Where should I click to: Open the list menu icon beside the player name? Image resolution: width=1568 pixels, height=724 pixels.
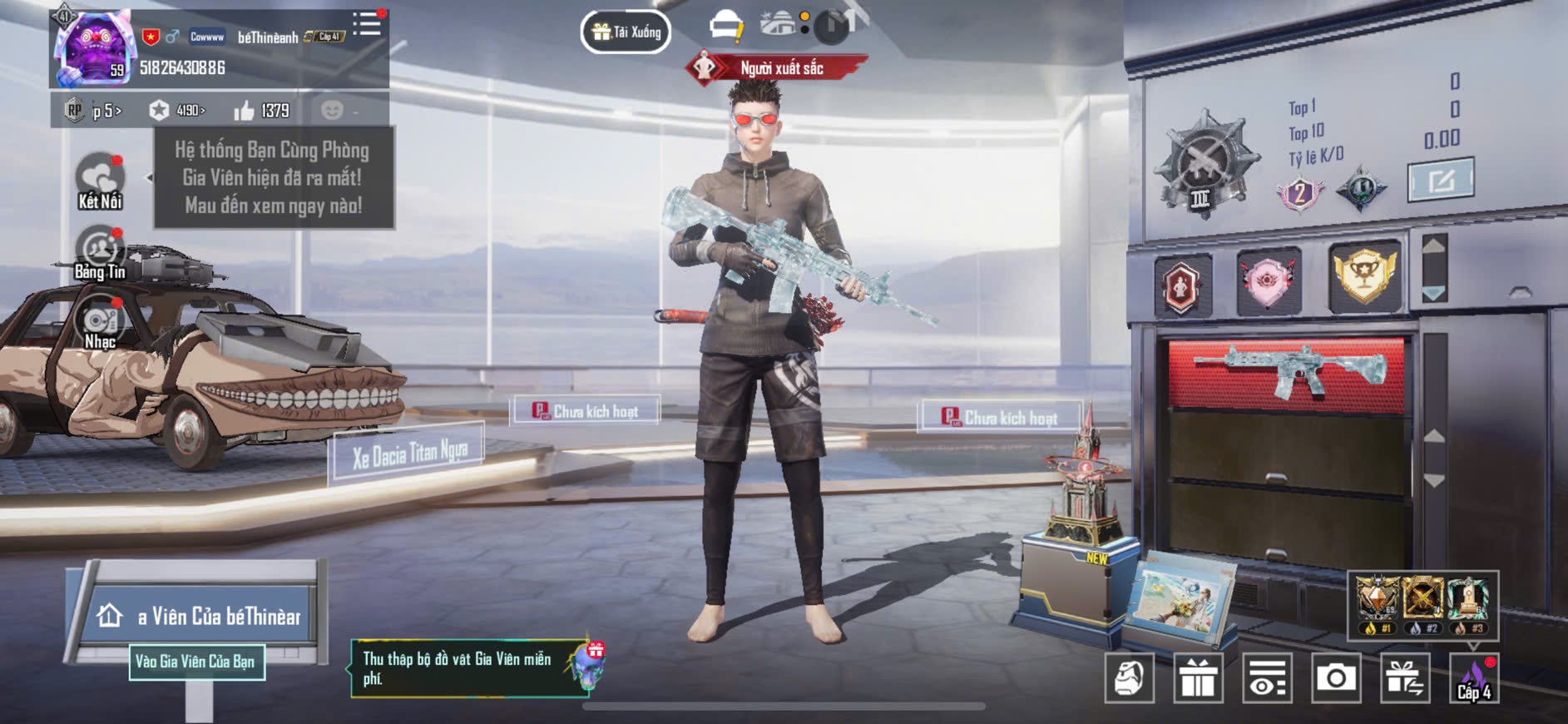tap(366, 24)
